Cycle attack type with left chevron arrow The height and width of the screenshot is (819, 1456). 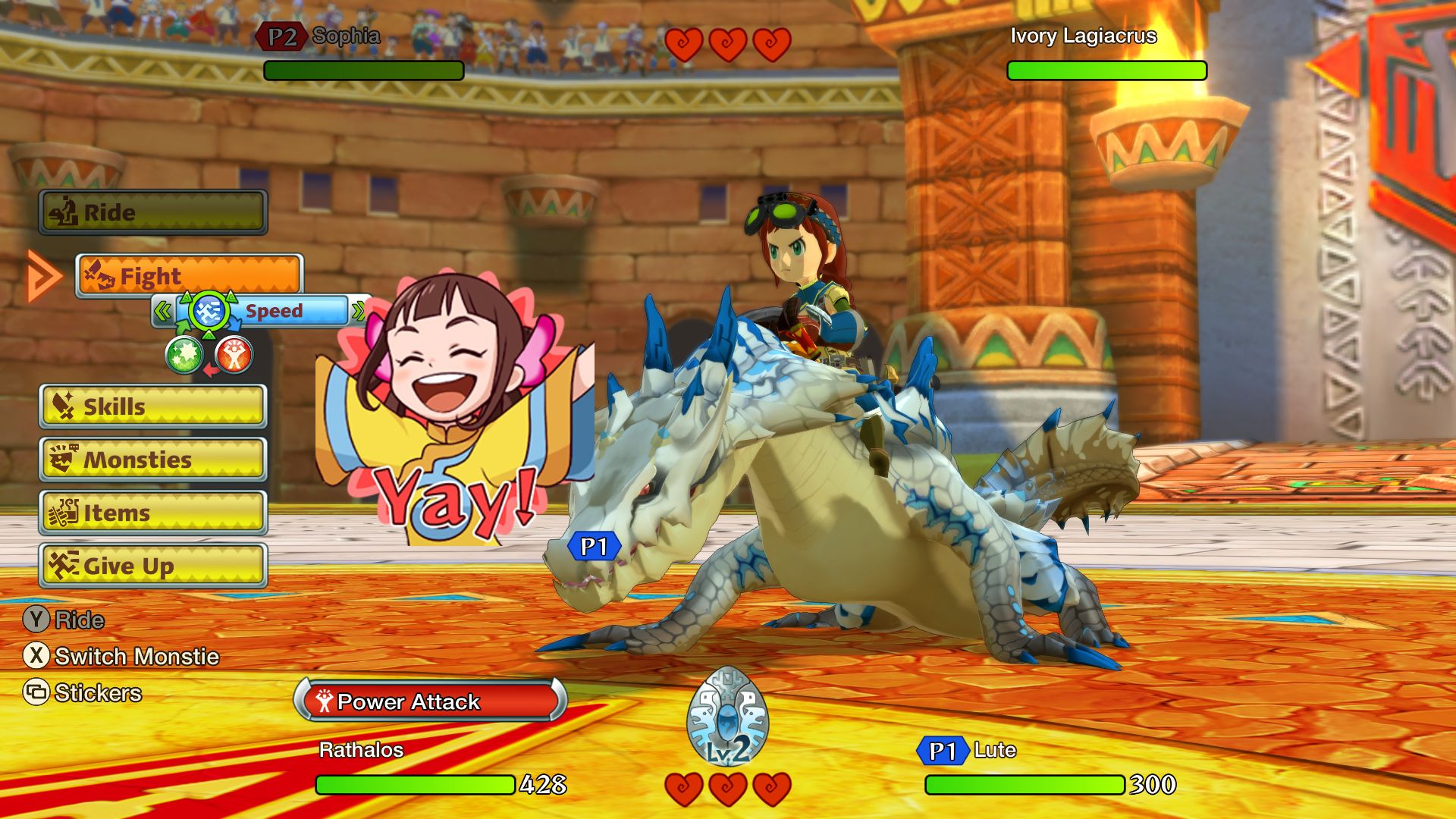pos(162,311)
